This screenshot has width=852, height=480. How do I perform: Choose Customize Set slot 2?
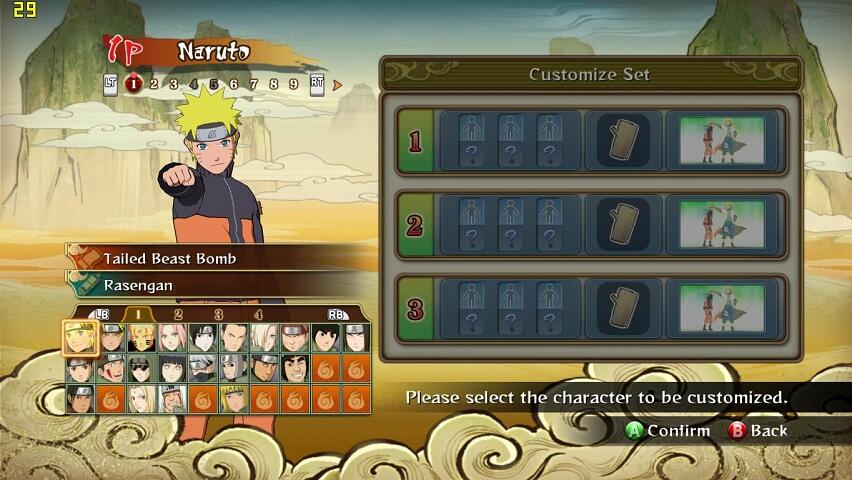[x=590, y=226]
